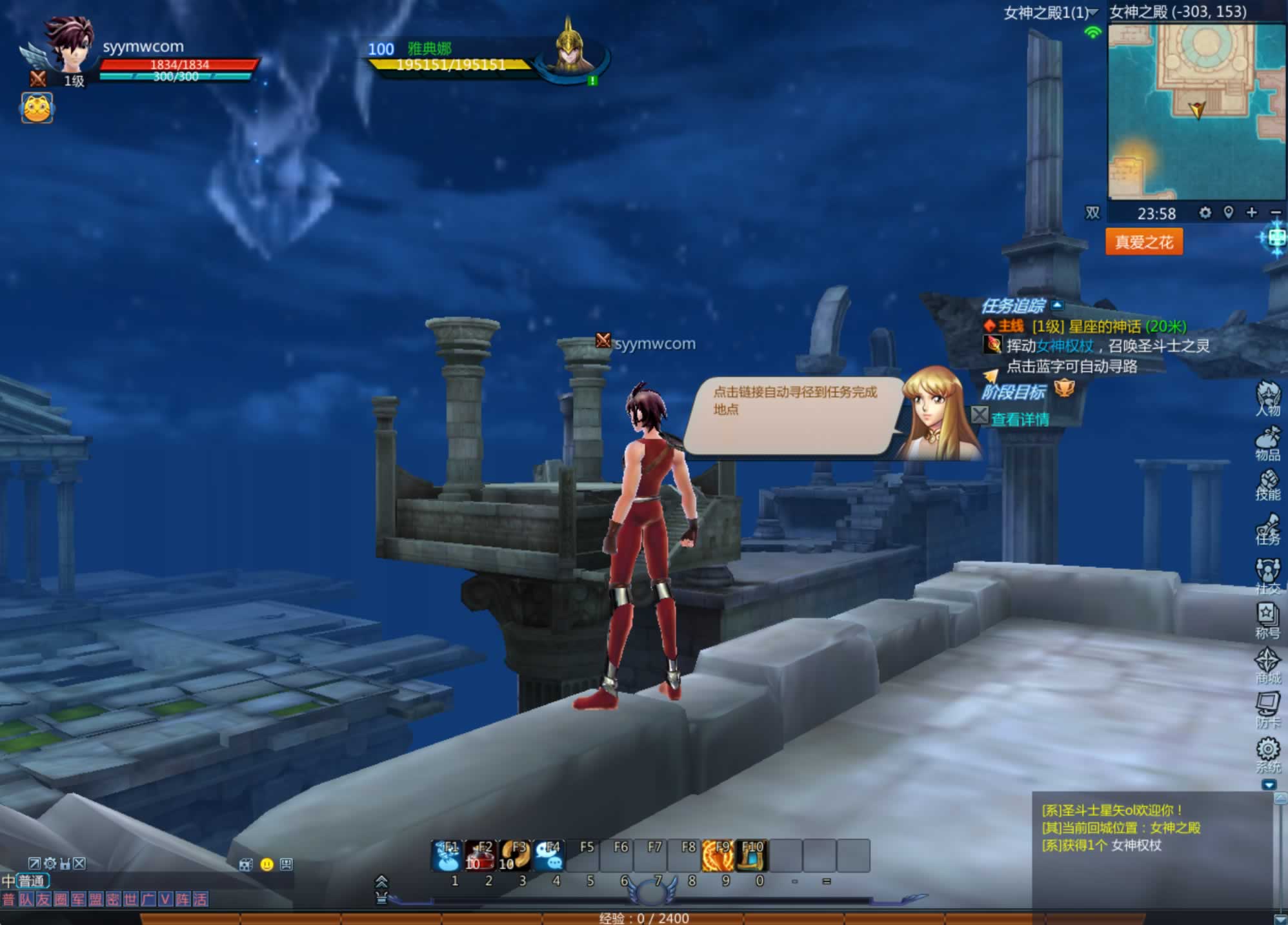Viewport: 1288px width, 925px height.
Task: Open the 人物 character menu
Action: click(1267, 398)
